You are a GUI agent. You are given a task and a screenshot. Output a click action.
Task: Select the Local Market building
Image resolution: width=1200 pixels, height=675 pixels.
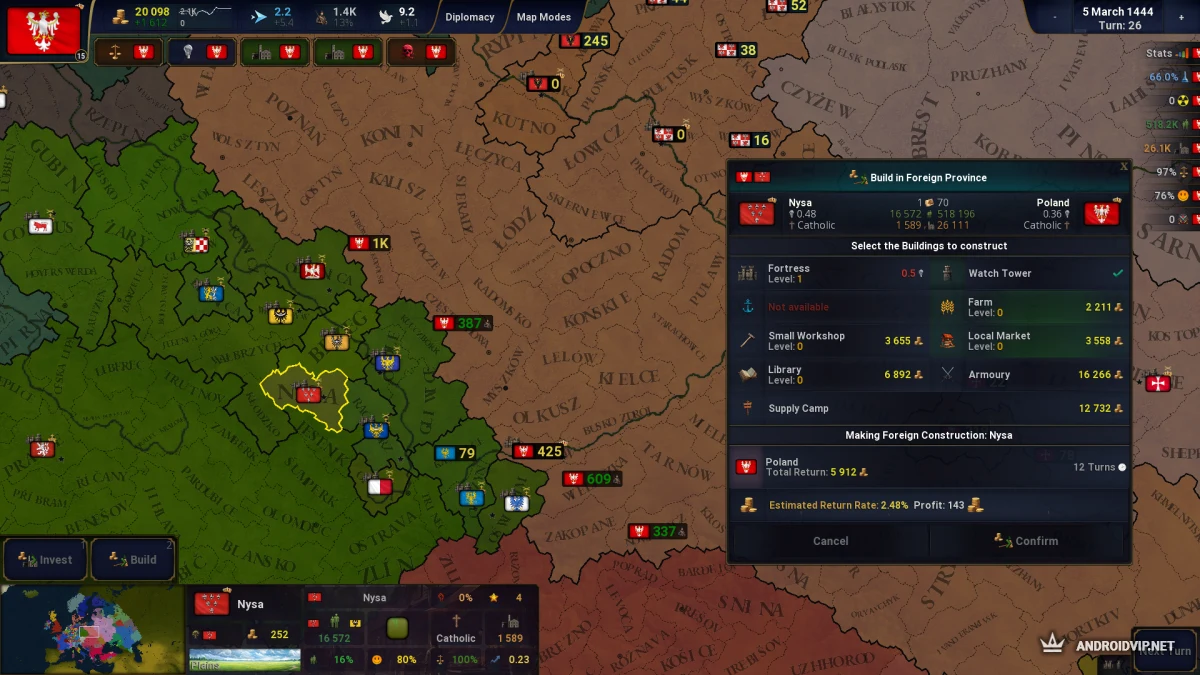coord(1029,341)
